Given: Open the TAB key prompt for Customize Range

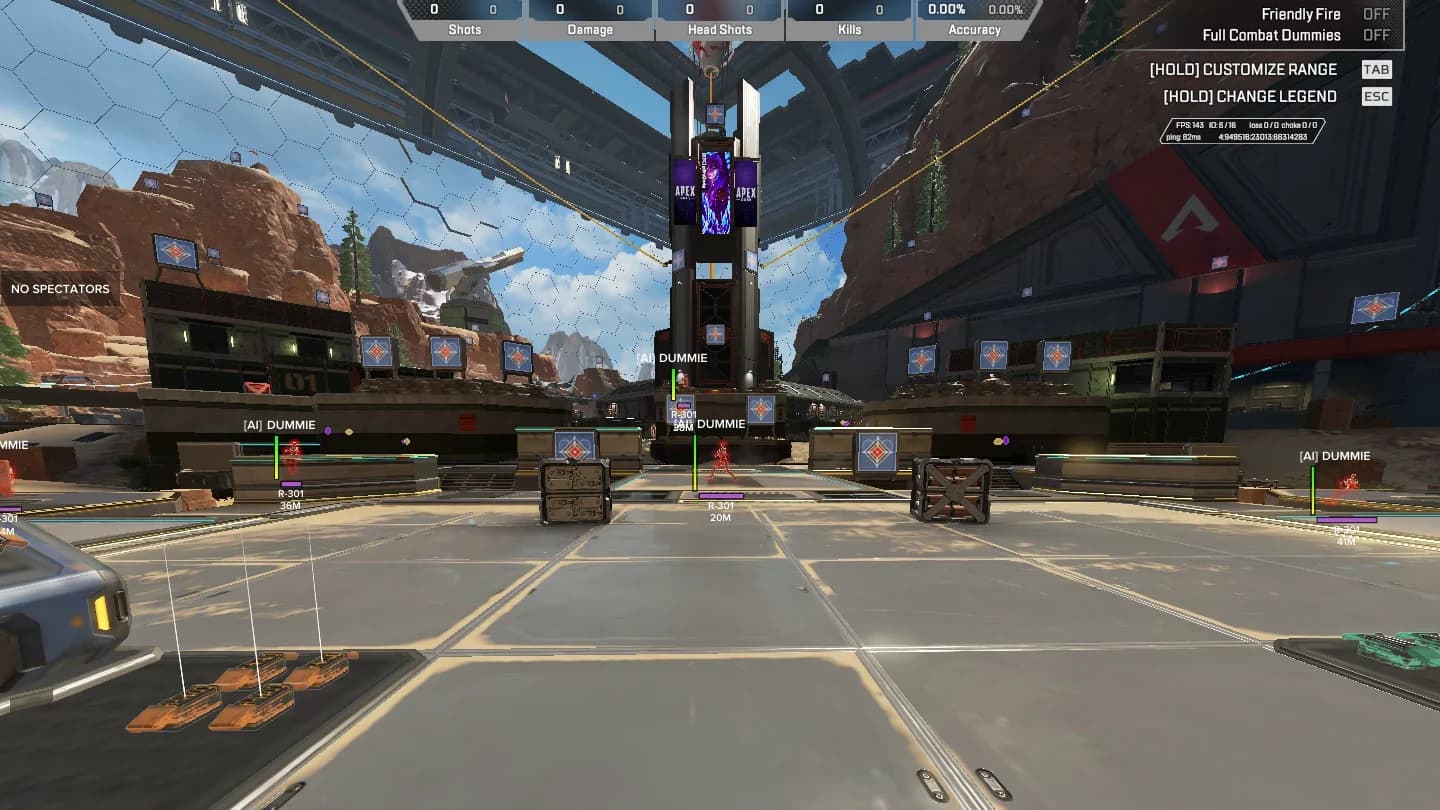Looking at the screenshot, I should click(1376, 69).
